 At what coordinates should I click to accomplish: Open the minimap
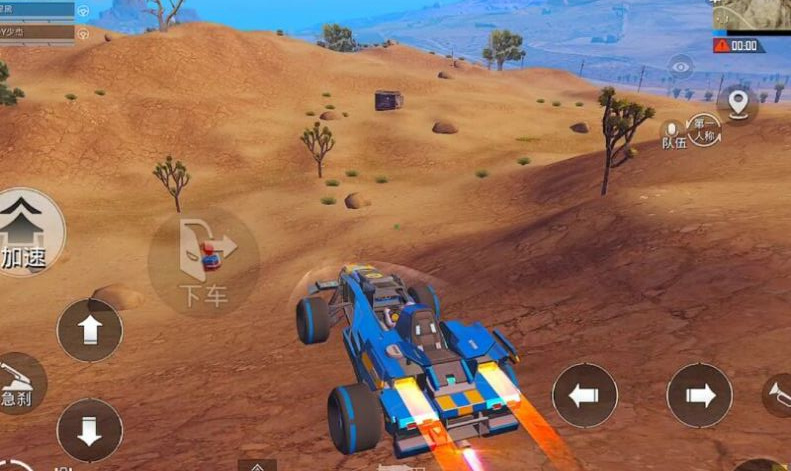[752, 15]
